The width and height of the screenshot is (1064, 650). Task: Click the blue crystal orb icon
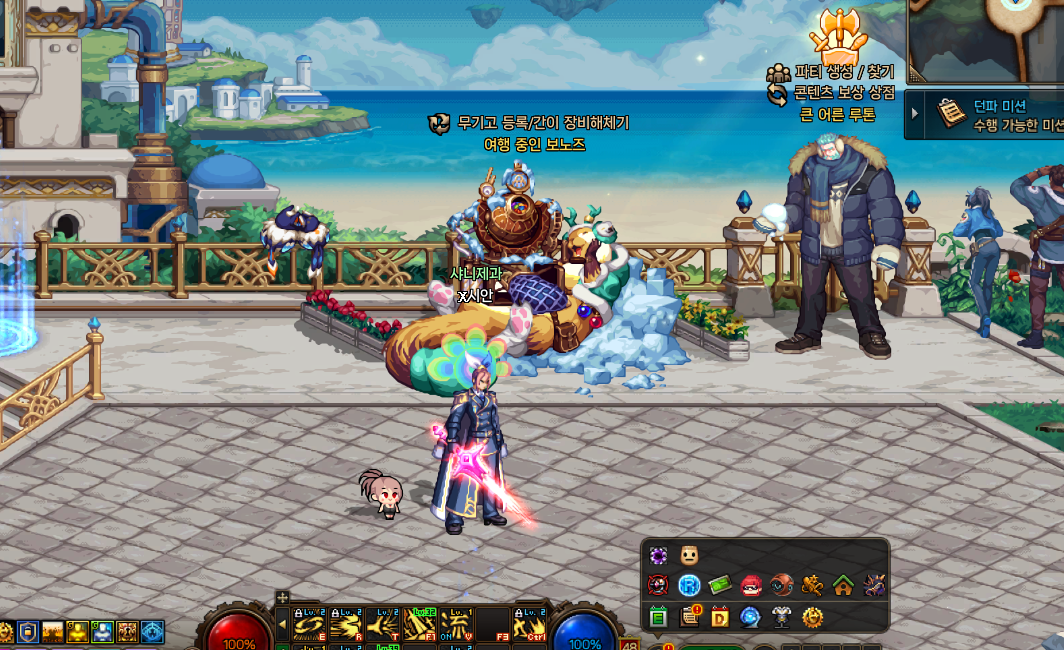point(751,617)
